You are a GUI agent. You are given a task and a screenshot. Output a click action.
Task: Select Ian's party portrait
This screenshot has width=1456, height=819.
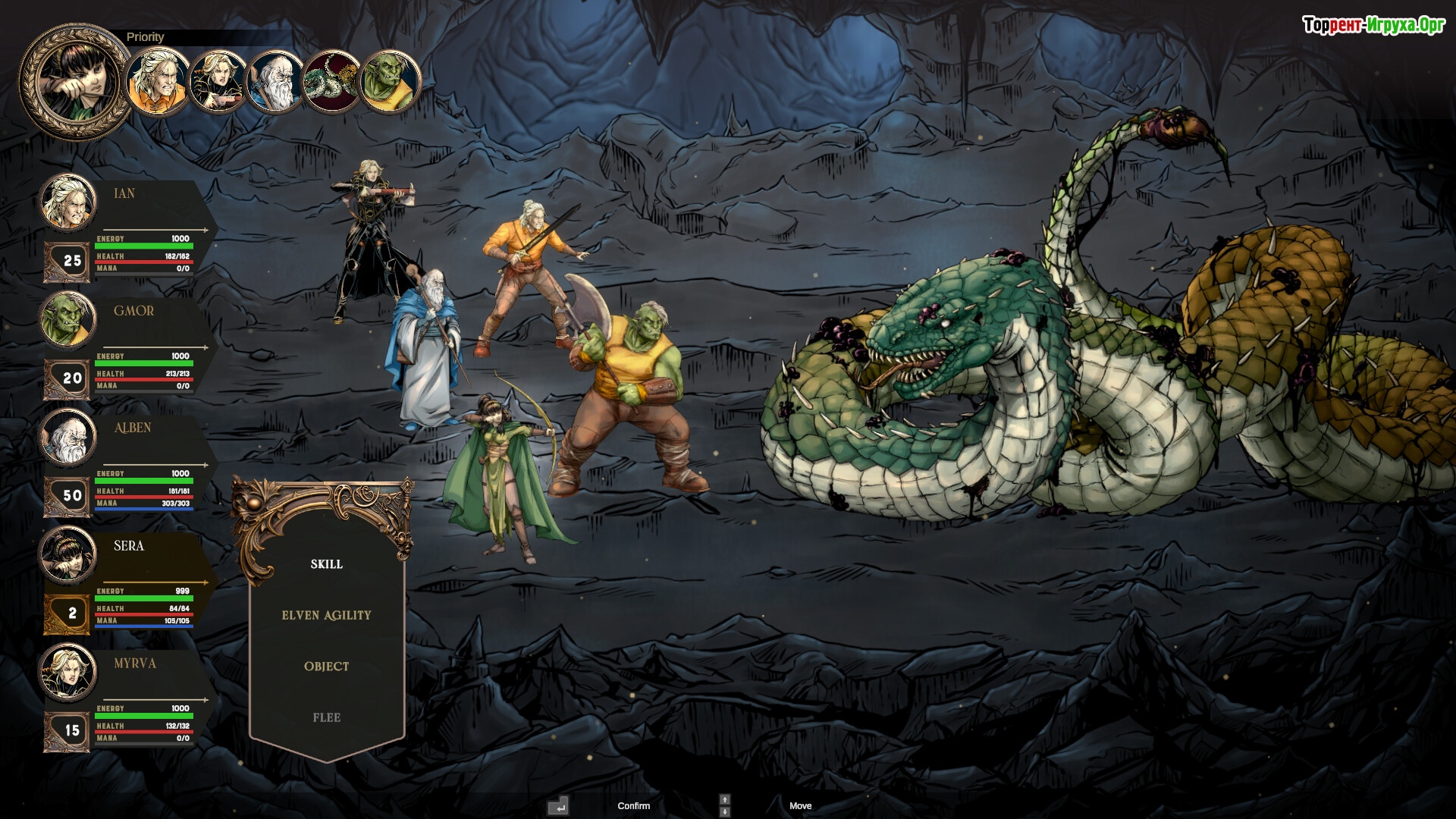(x=68, y=202)
